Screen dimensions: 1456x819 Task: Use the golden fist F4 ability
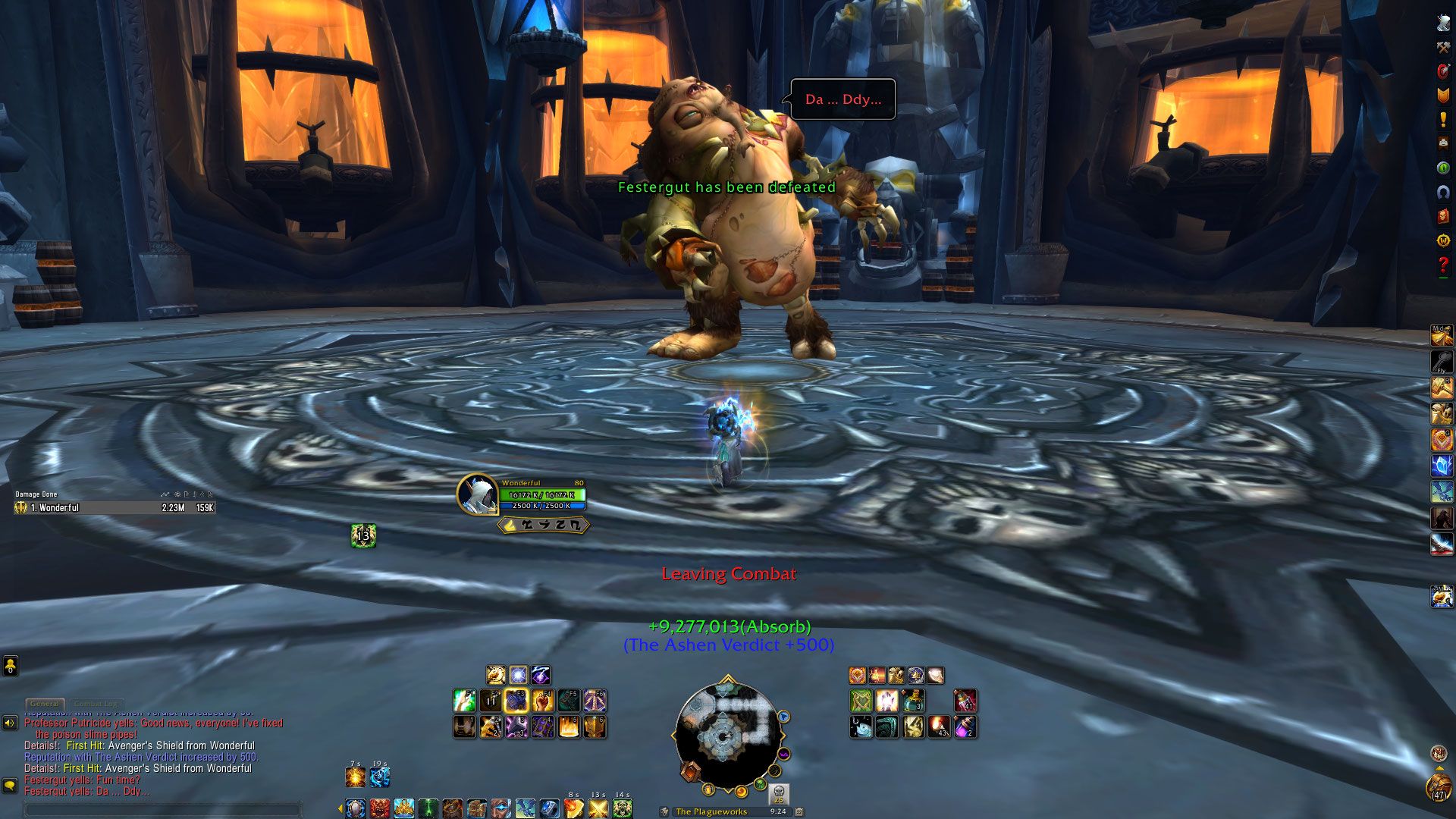[542, 701]
